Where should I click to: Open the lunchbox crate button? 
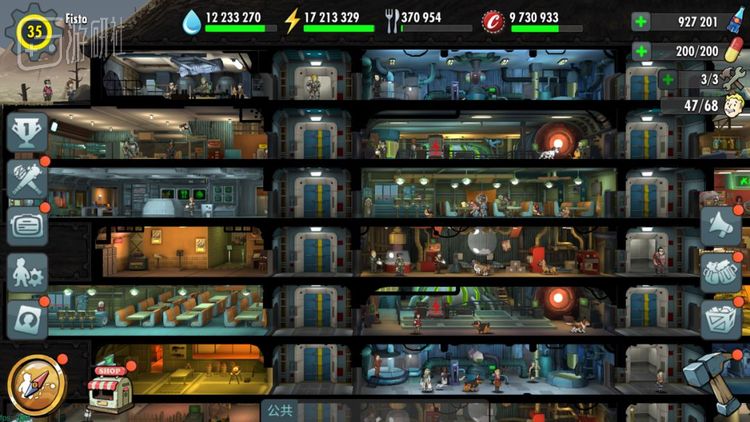click(720, 320)
